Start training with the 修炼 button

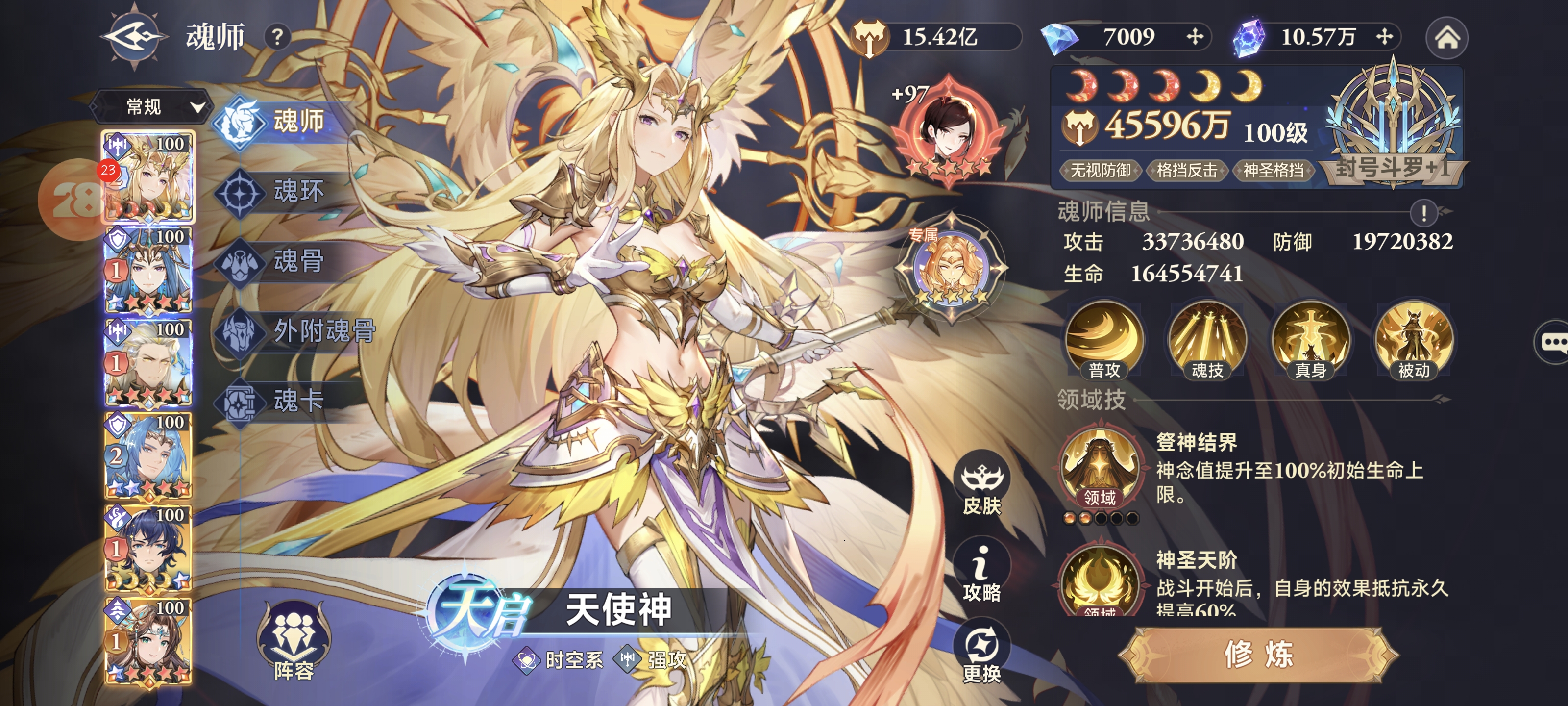click(1258, 655)
